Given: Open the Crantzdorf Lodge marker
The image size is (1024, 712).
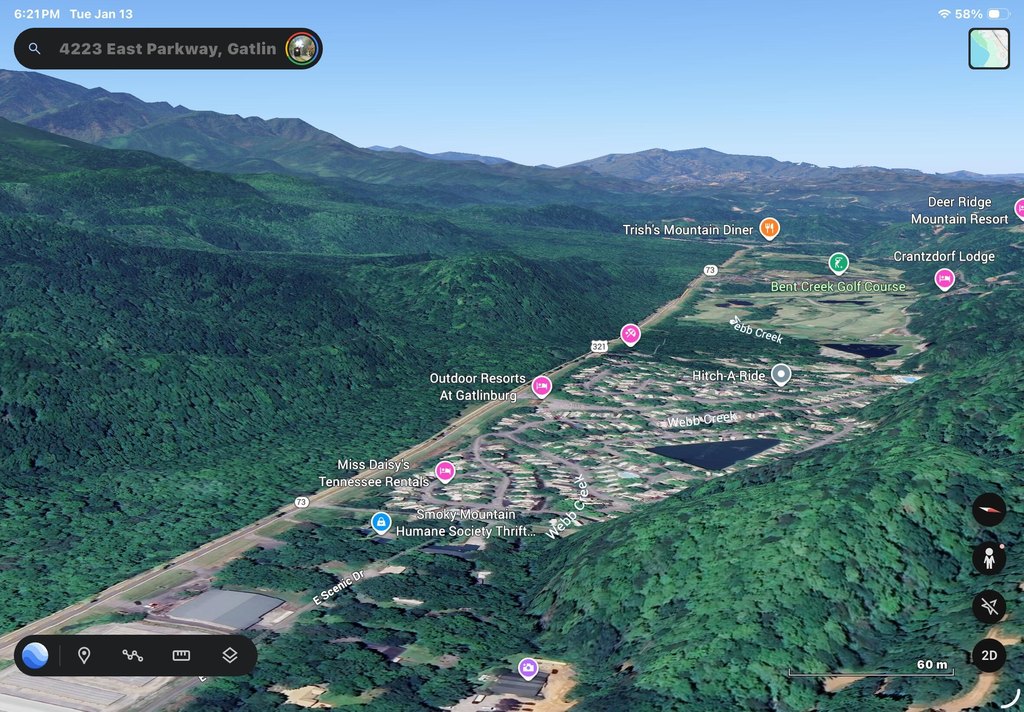Looking at the screenshot, I should [944, 278].
